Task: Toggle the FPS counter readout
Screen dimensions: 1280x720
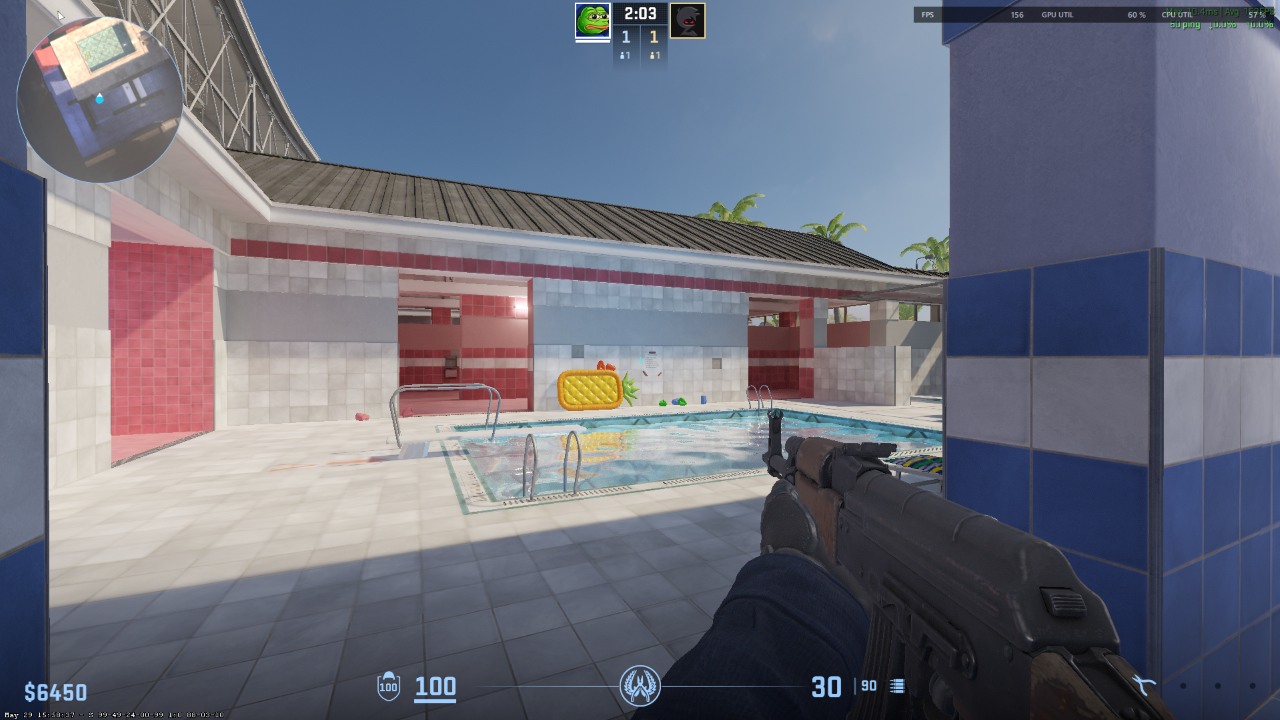Action: (x=930, y=15)
